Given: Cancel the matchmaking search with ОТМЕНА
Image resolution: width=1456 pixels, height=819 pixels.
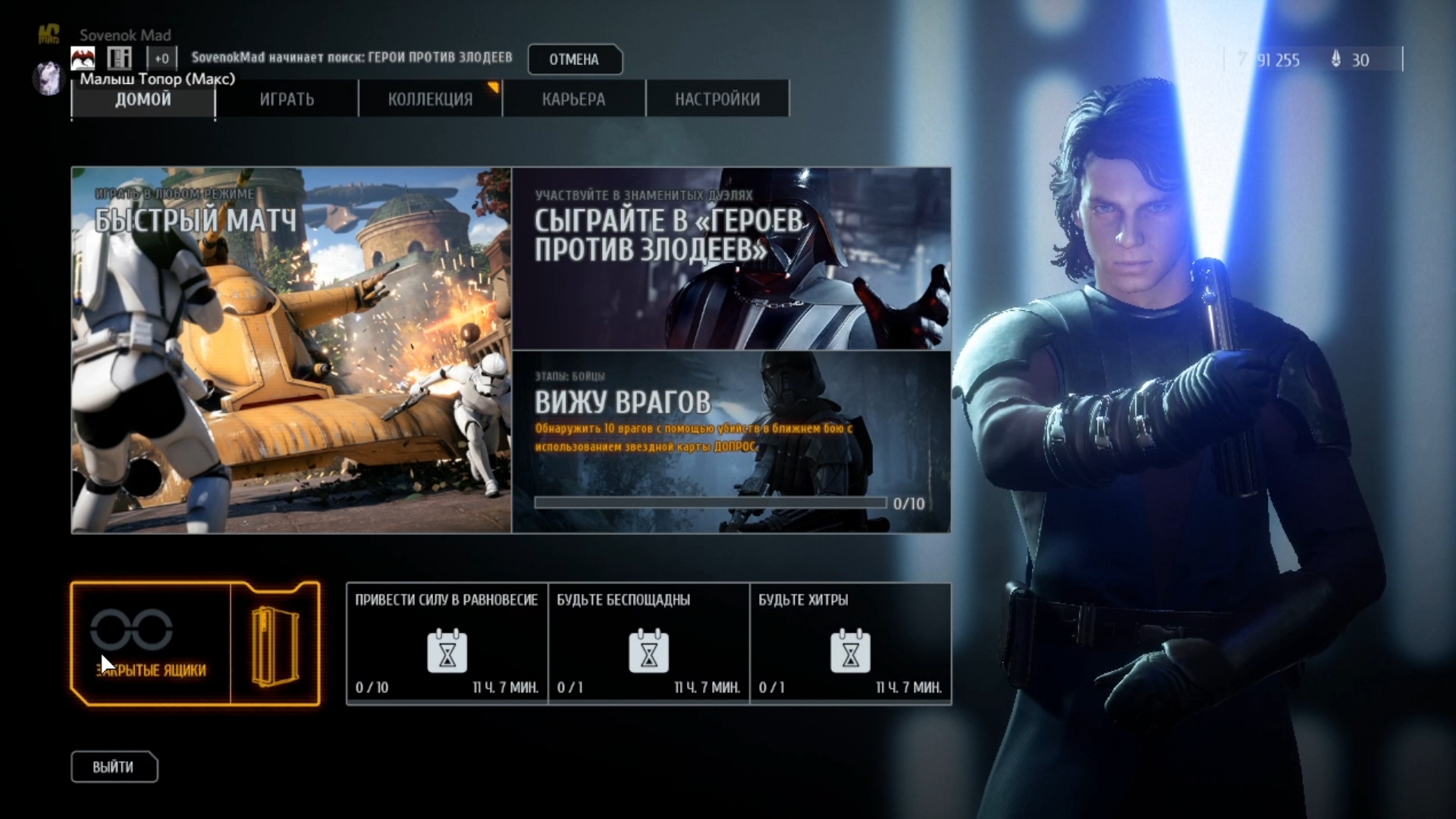Looking at the screenshot, I should tap(574, 59).
